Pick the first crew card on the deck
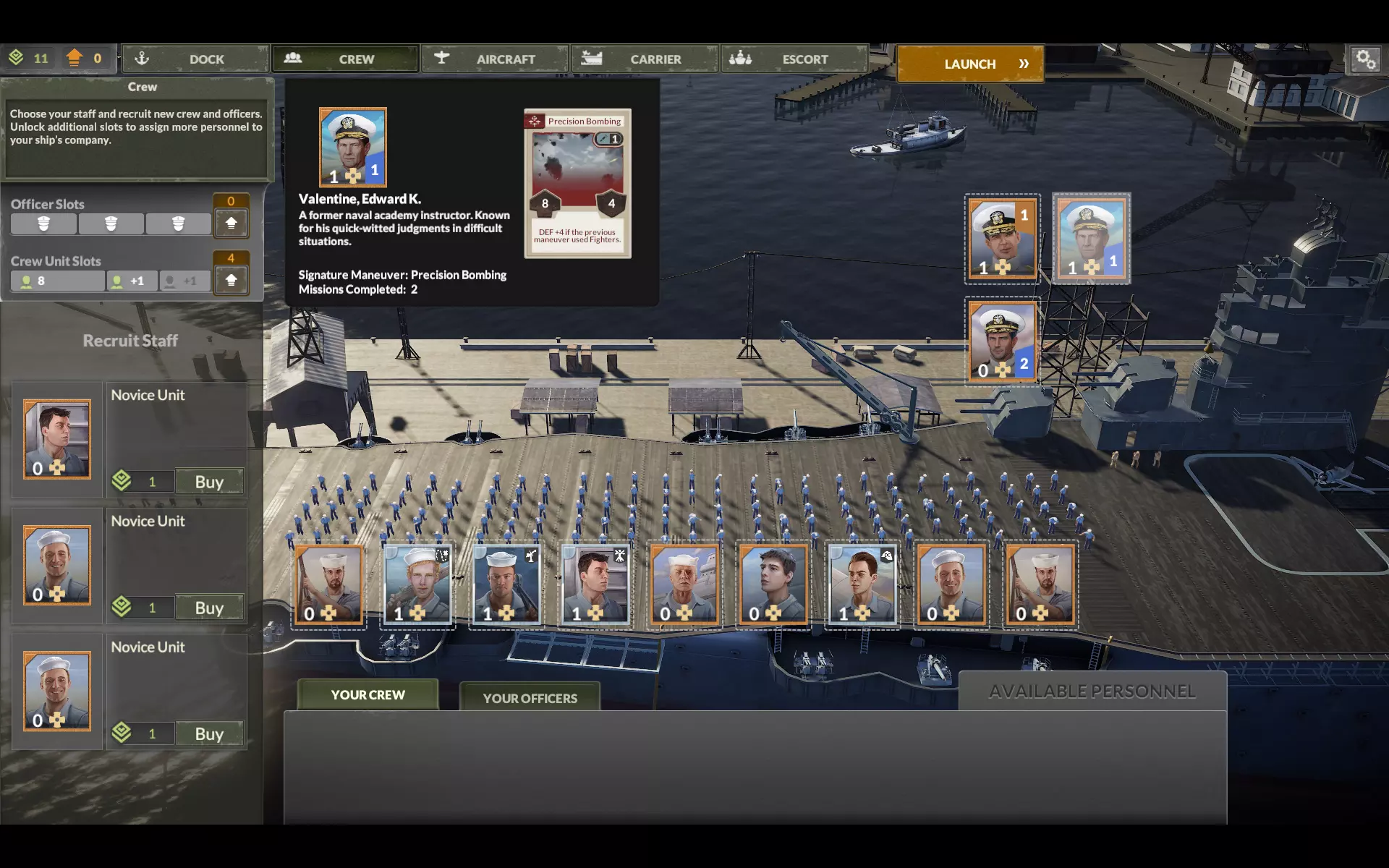Viewport: 1389px width, 868px height. [x=329, y=584]
